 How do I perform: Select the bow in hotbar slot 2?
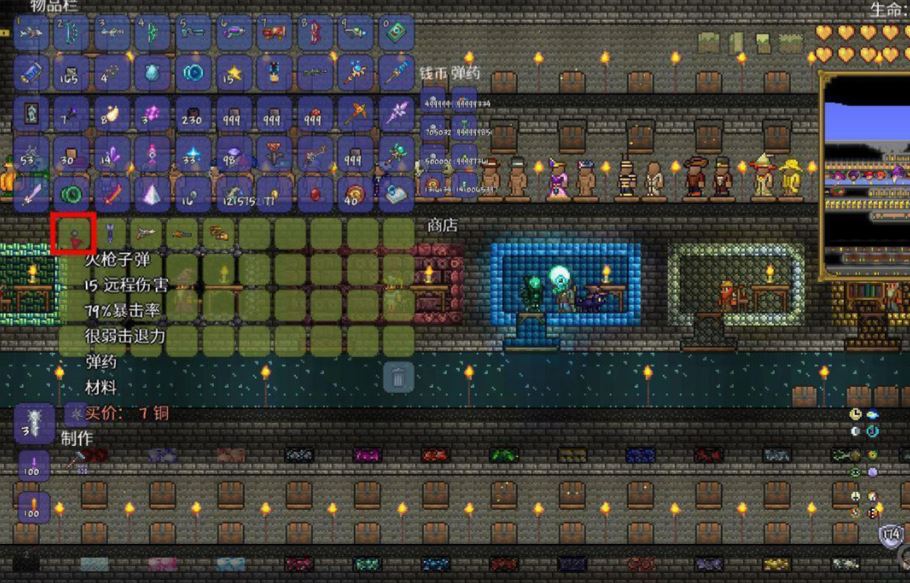(x=70, y=33)
